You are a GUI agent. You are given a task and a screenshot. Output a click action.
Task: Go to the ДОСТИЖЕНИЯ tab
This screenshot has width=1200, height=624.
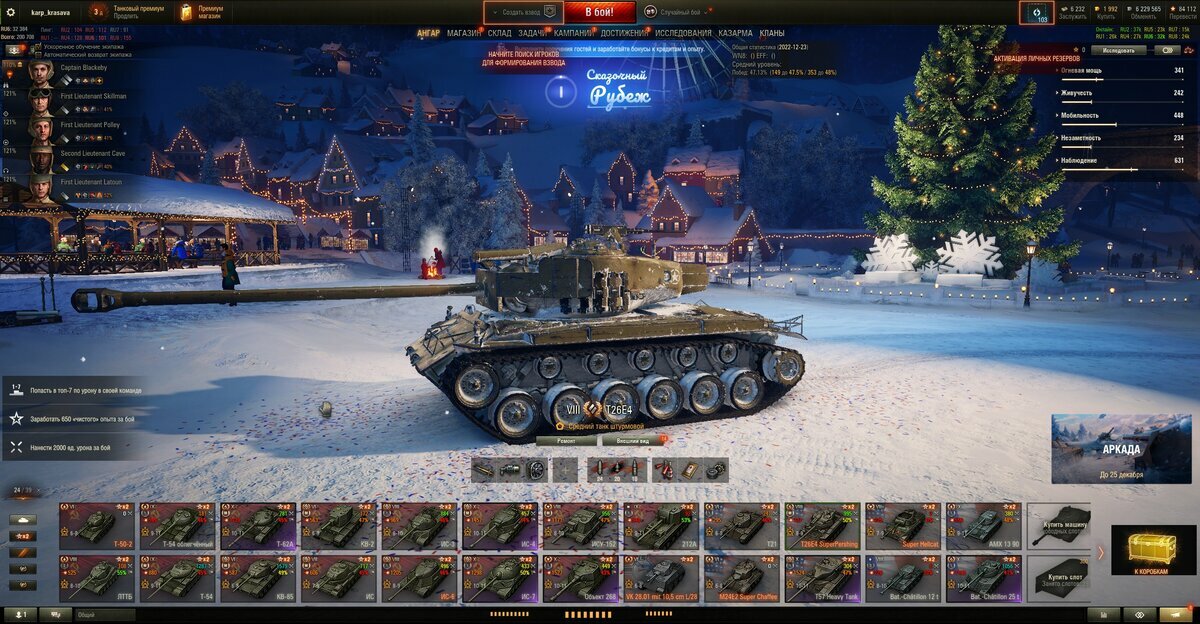[624, 33]
